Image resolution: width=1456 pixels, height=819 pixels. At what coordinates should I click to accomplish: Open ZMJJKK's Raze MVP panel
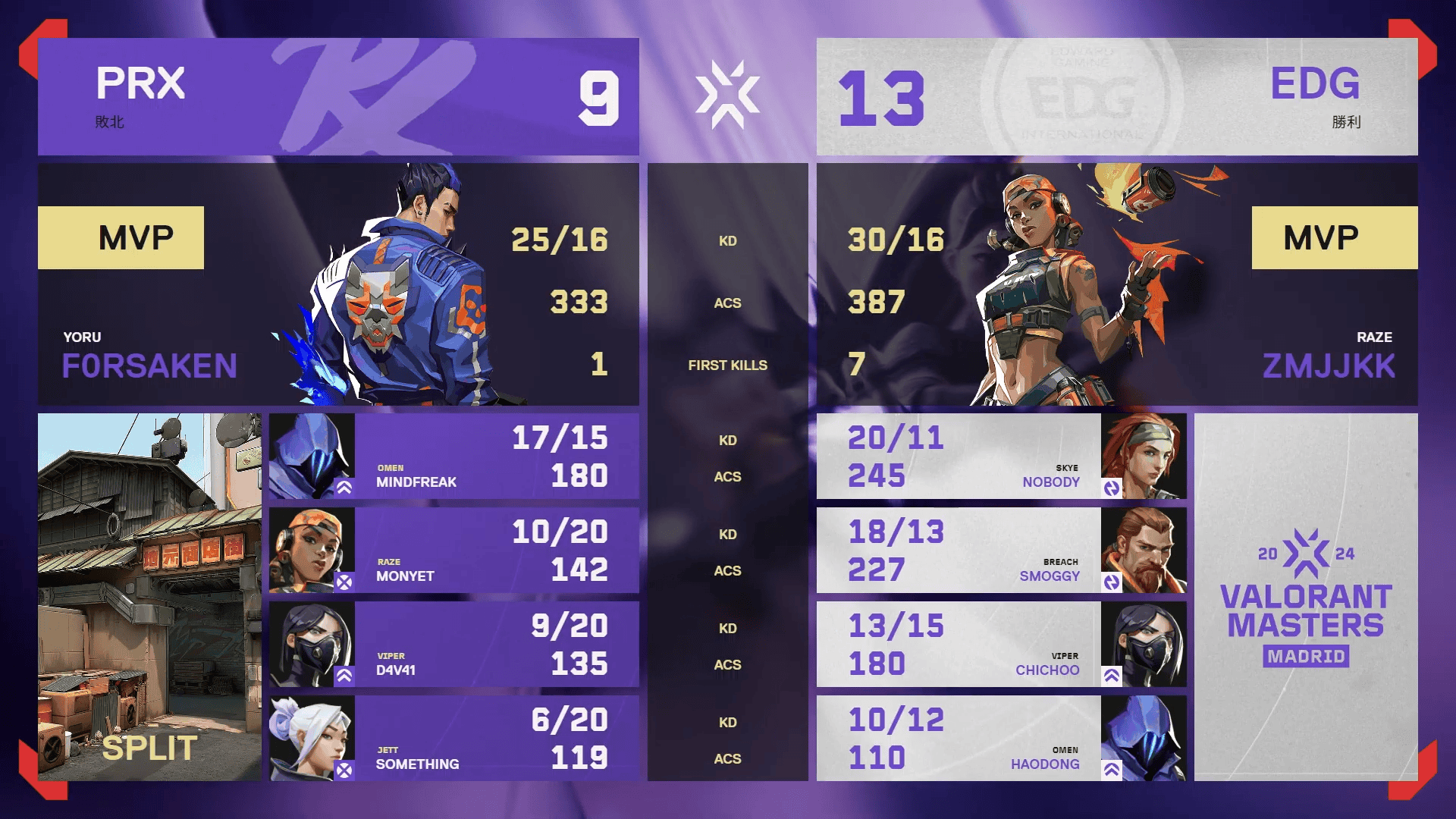(x=1116, y=284)
